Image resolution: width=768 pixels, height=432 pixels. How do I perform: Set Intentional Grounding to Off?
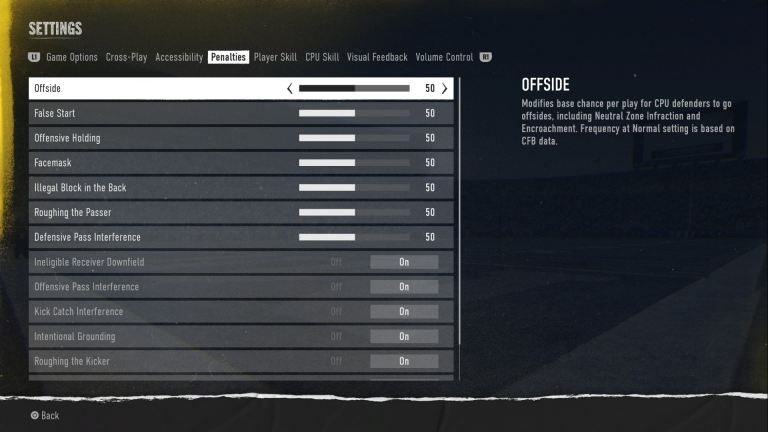(336, 337)
